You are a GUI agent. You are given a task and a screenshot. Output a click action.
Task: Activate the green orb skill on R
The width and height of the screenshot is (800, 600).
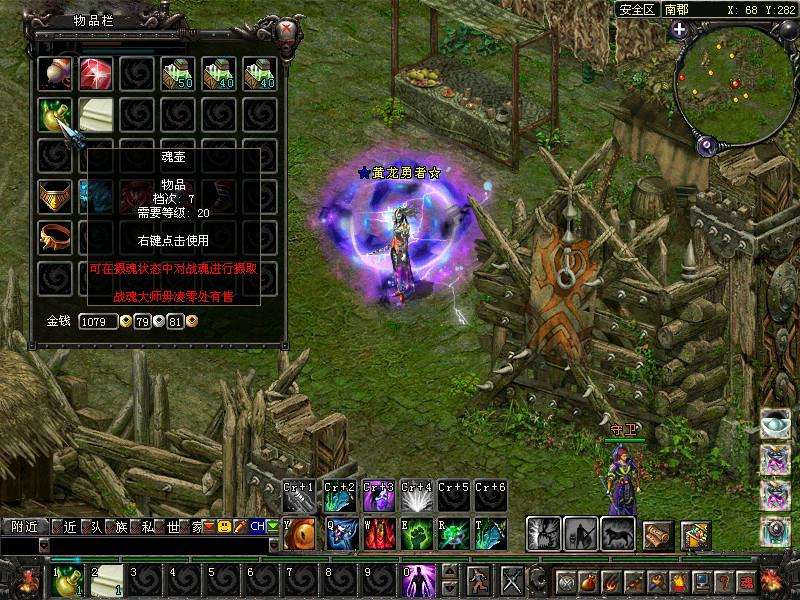click(x=456, y=534)
